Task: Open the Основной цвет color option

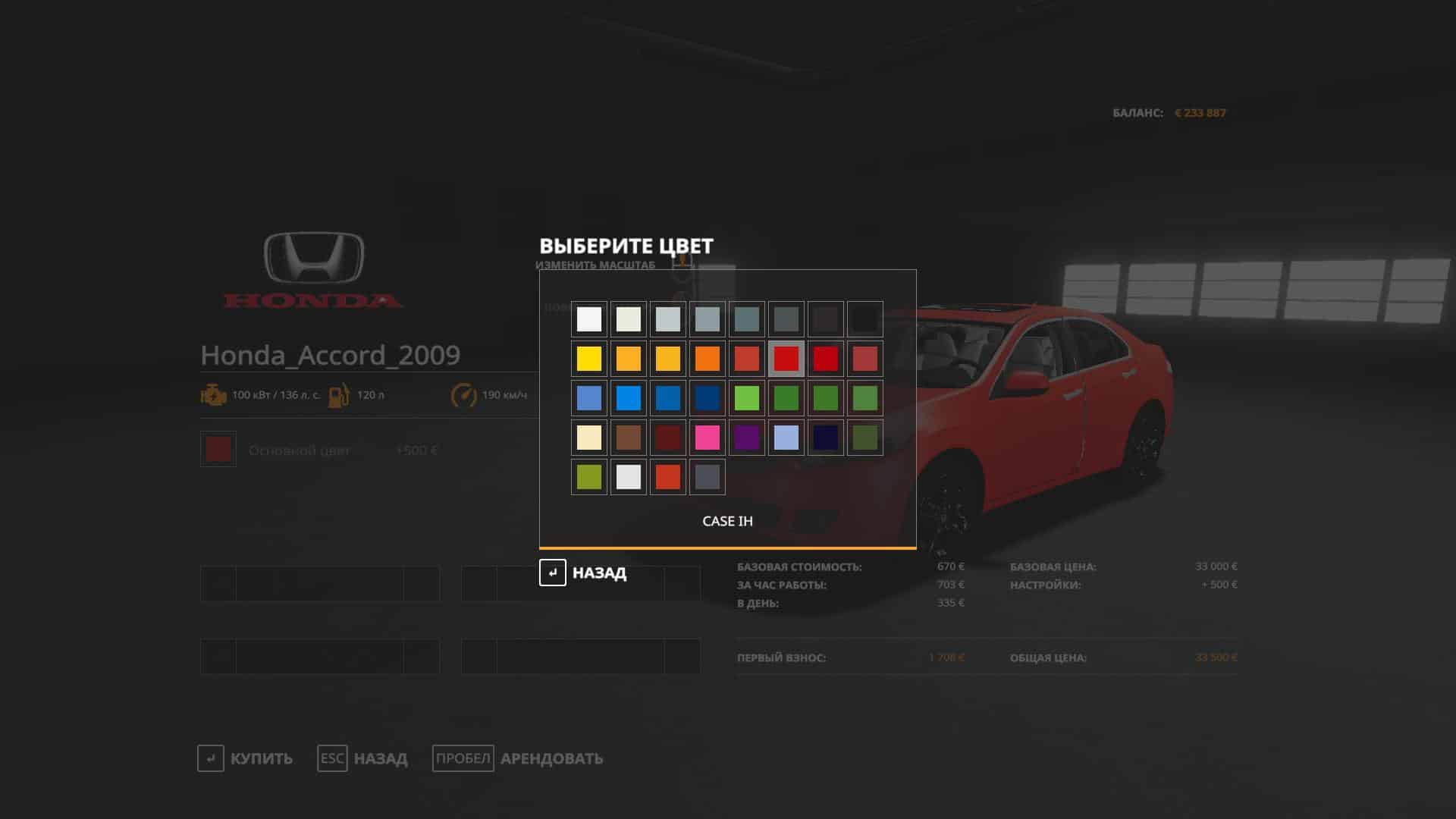Action: tap(300, 450)
